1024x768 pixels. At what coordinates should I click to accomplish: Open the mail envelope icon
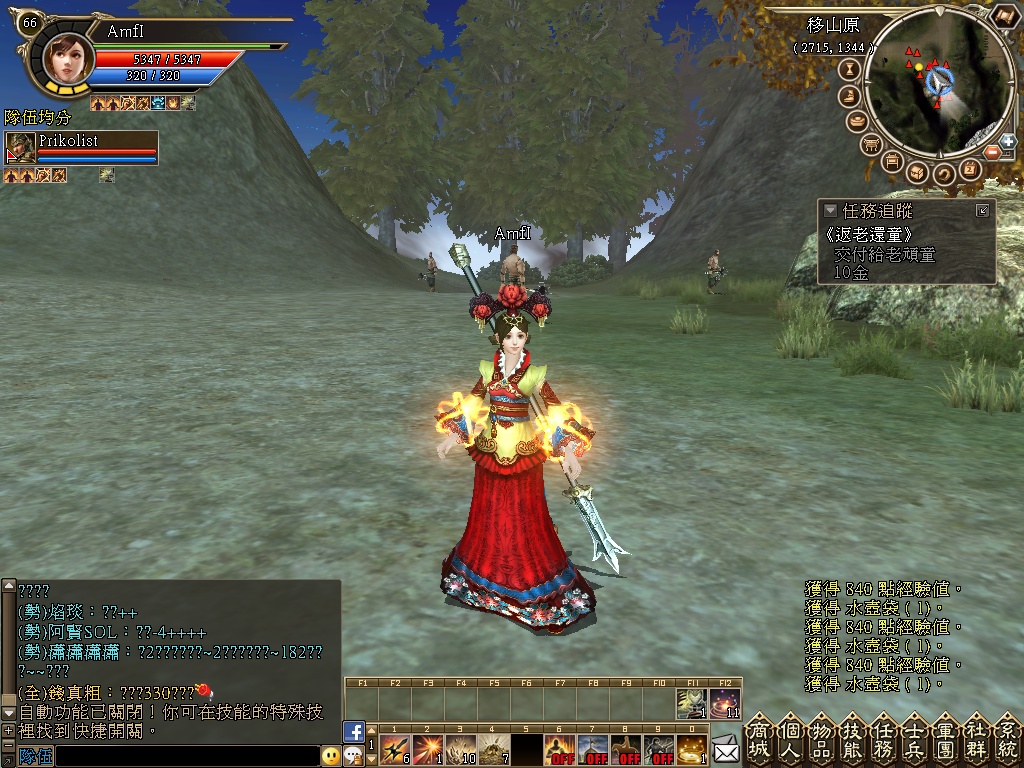tap(726, 748)
